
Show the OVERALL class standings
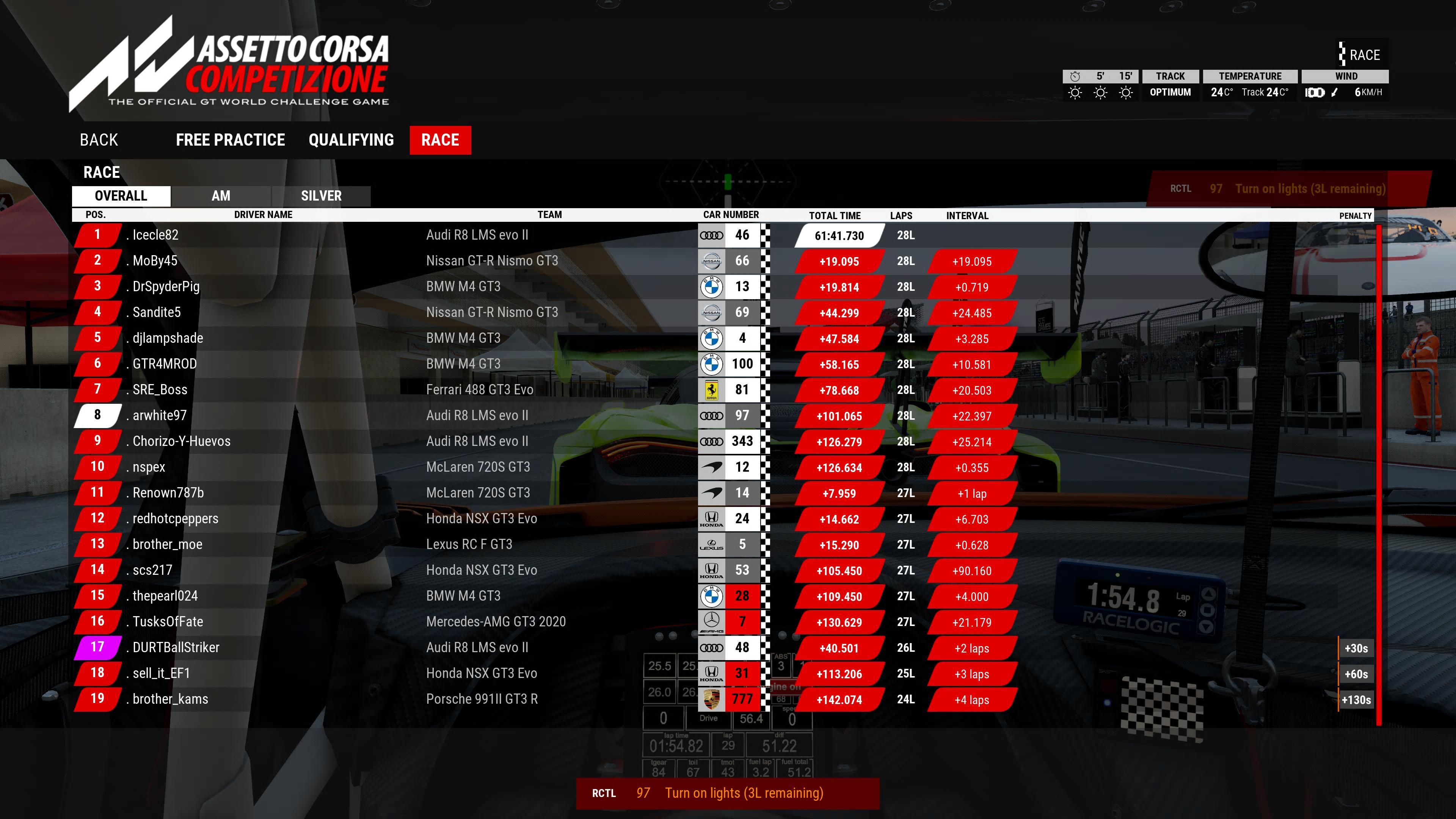pyautogui.click(x=121, y=196)
